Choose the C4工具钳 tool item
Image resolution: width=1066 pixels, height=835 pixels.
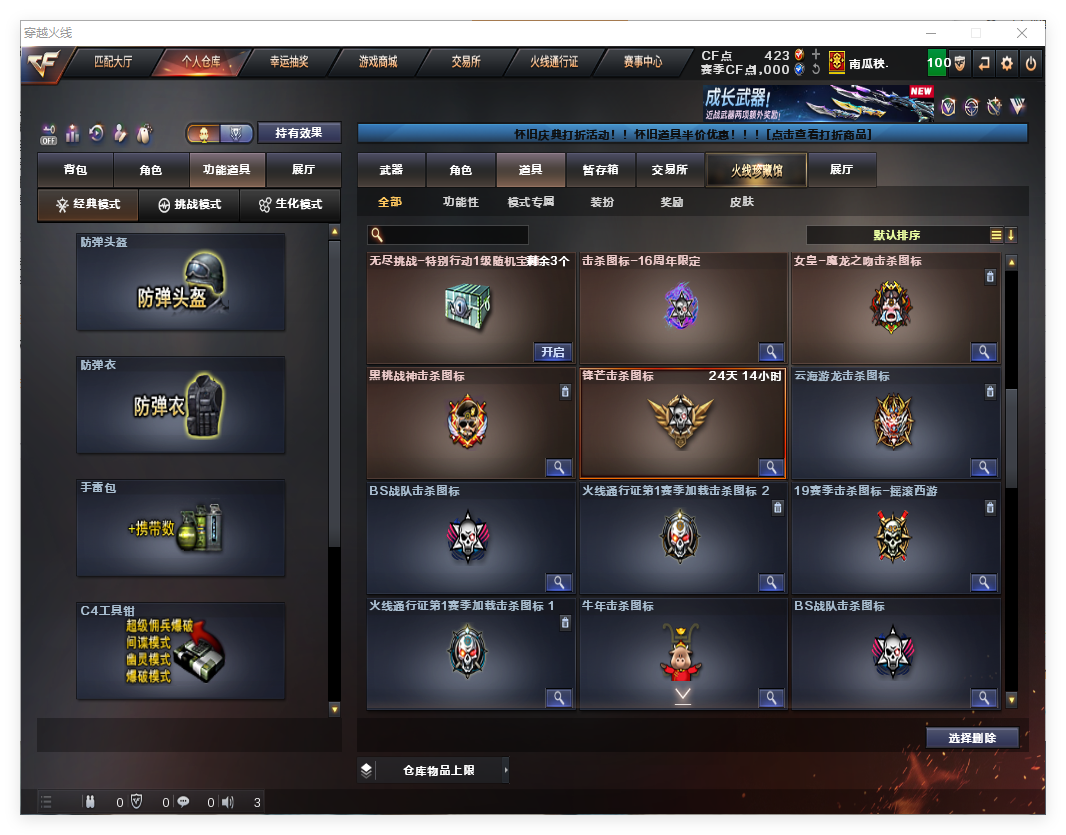point(181,651)
